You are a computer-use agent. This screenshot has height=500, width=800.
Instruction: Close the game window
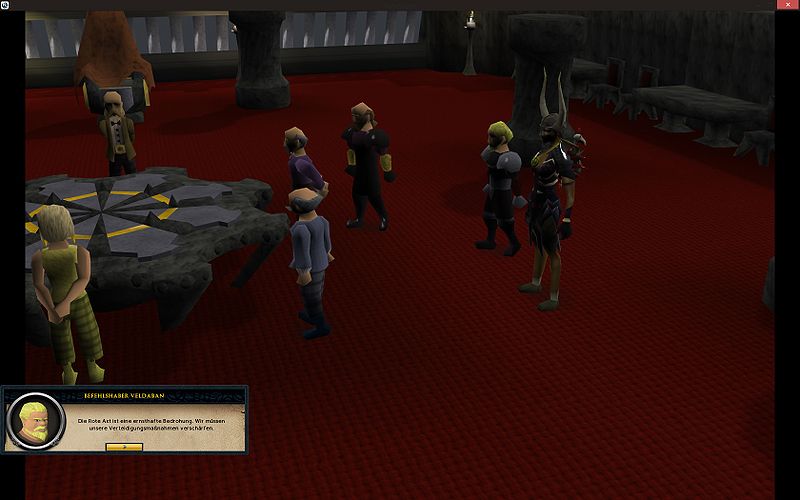788,5
